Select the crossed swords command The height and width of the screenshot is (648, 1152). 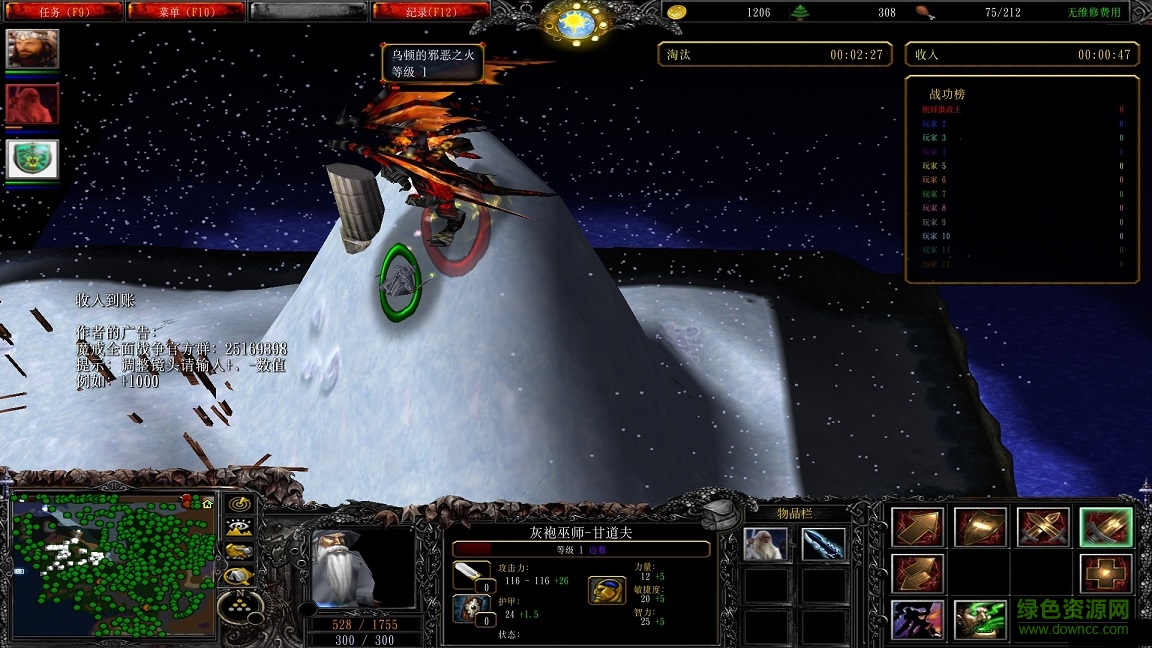[1042, 527]
